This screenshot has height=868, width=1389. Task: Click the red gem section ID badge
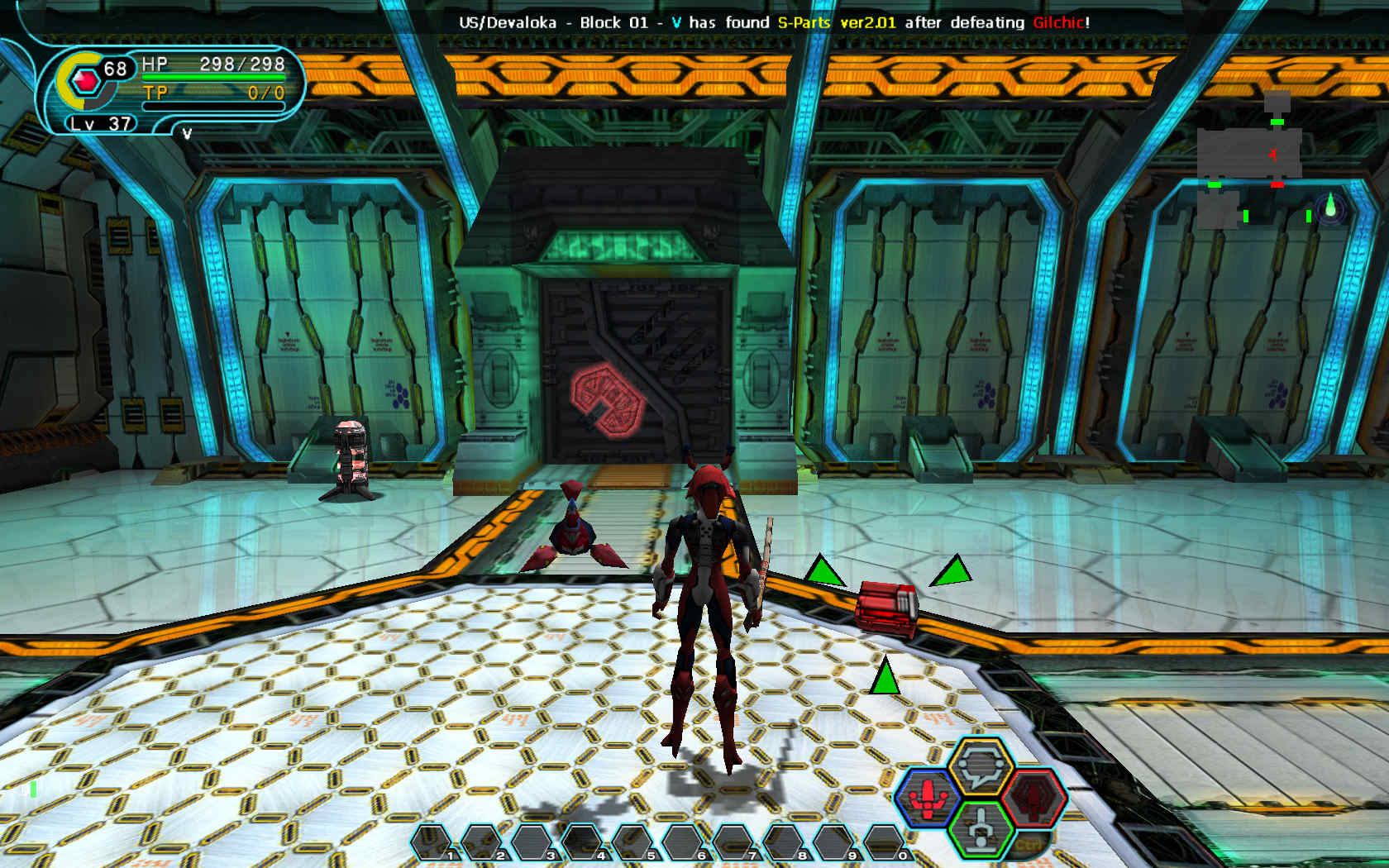tap(85, 81)
